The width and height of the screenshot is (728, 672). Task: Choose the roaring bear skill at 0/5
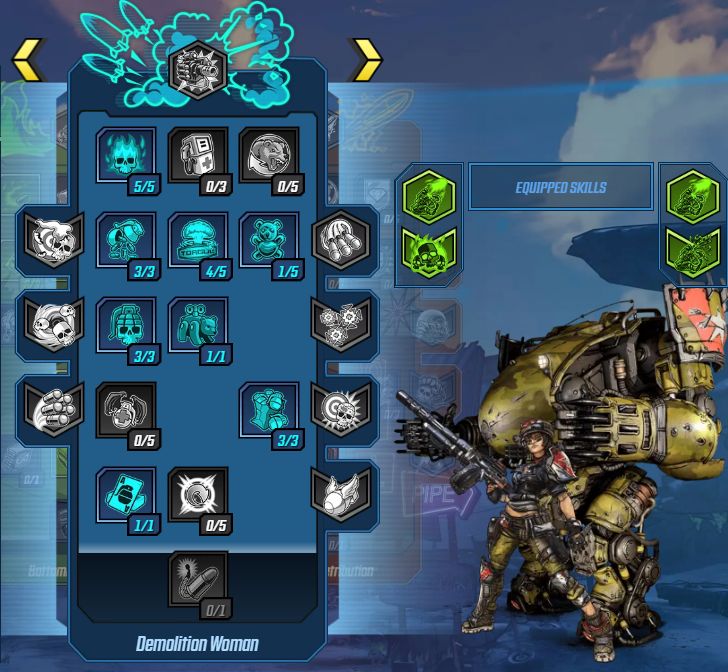click(x=269, y=155)
